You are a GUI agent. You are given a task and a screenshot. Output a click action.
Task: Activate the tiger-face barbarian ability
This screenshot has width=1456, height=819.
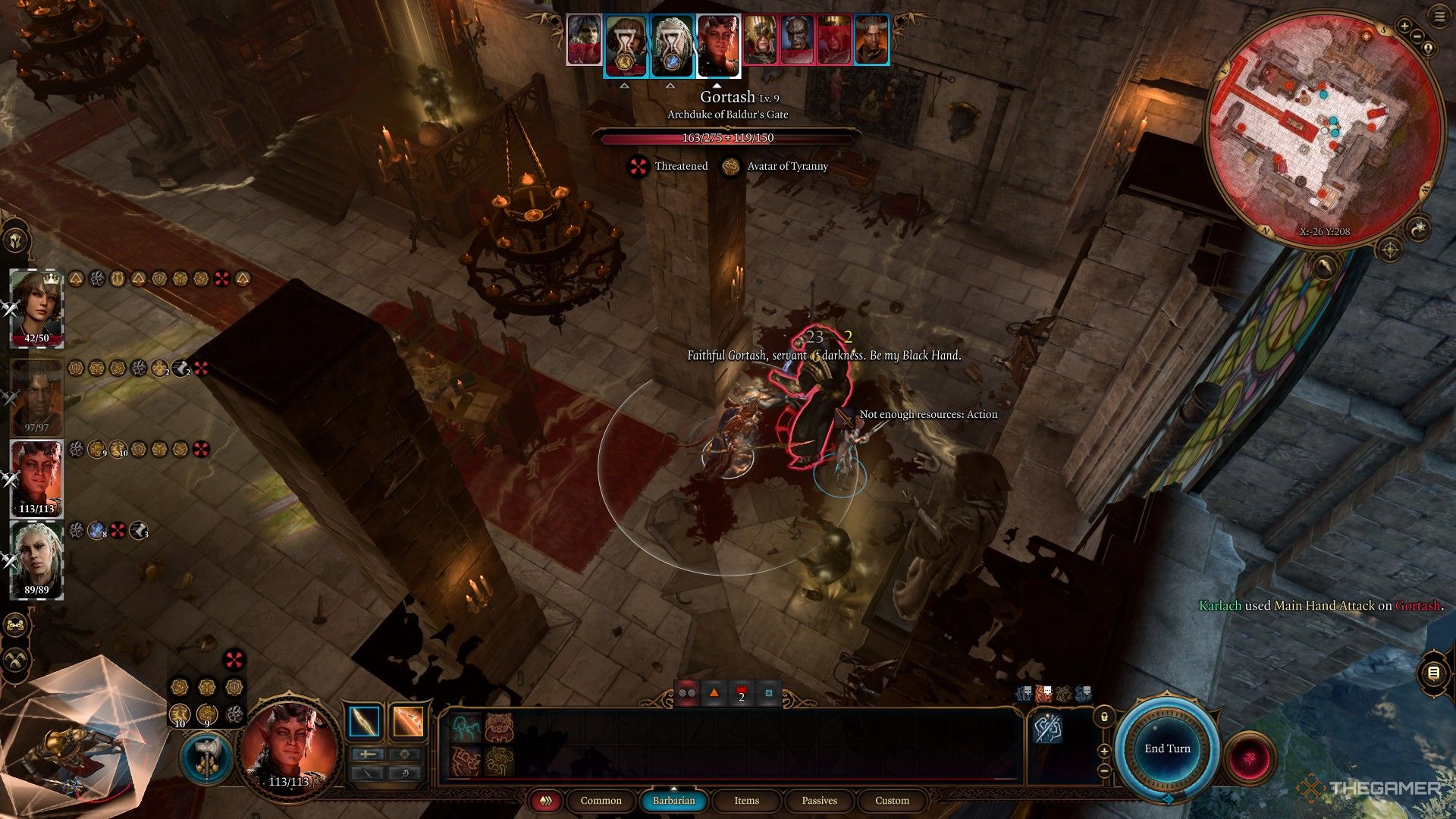pos(499,728)
